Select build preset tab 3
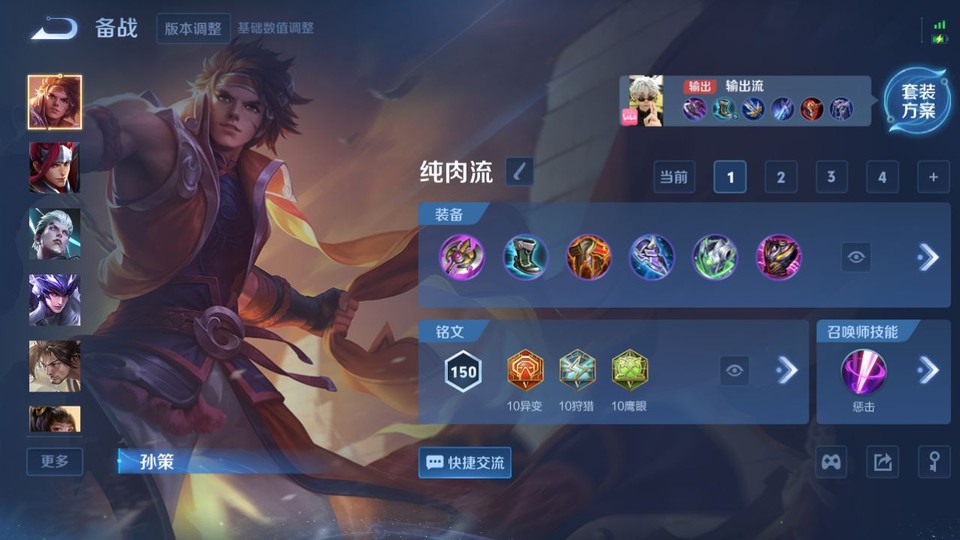 pyautogui.click(x=830, y=178)
